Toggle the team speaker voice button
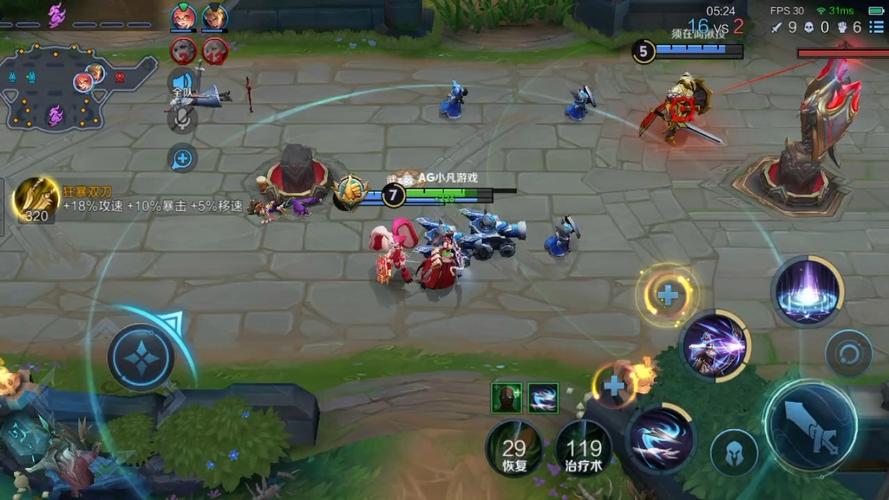Image resolution: width=889 pixels, height=500 pixels. click(x=182, y=82)
